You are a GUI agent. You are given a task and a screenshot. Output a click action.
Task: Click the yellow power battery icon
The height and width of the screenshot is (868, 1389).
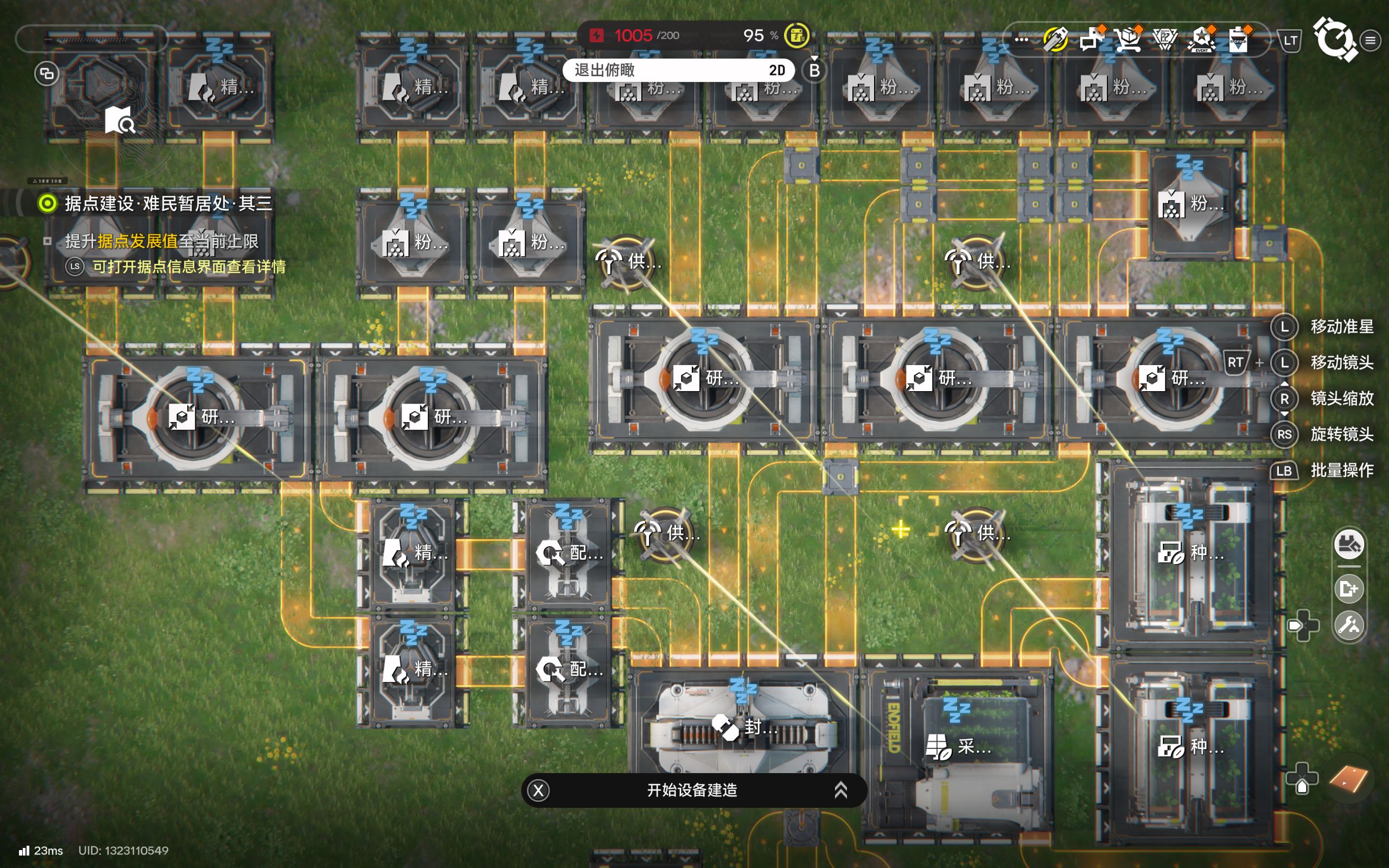coord(797,36)
